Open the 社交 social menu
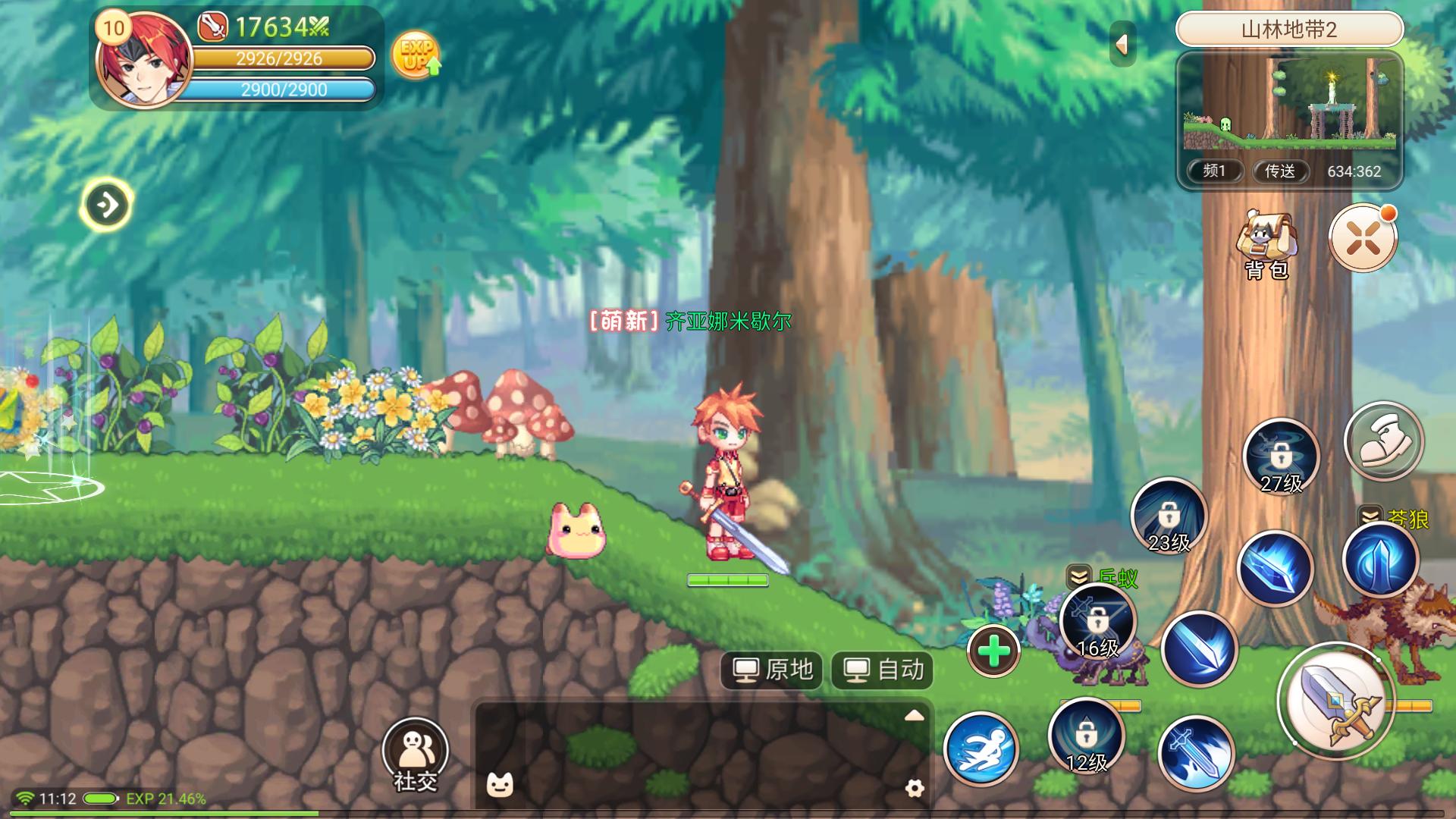Viewport: 1456px width, 819px height. pyautogui.click(x=415, y=753)
